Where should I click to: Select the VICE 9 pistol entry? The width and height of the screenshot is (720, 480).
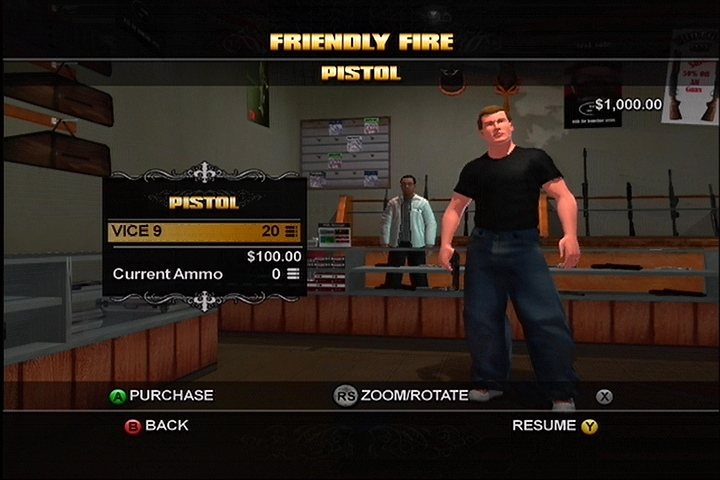point(204,231)
